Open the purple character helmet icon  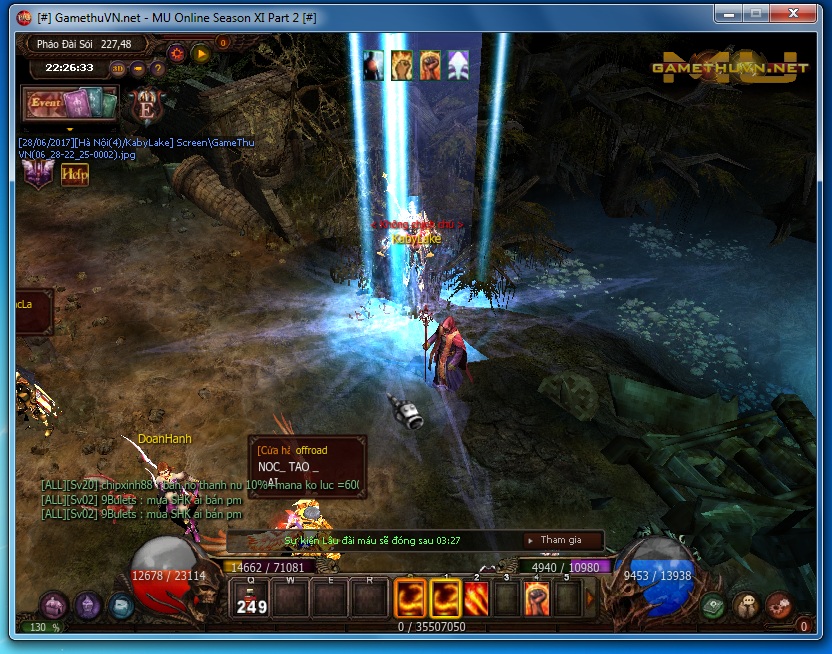coord(88,605)
